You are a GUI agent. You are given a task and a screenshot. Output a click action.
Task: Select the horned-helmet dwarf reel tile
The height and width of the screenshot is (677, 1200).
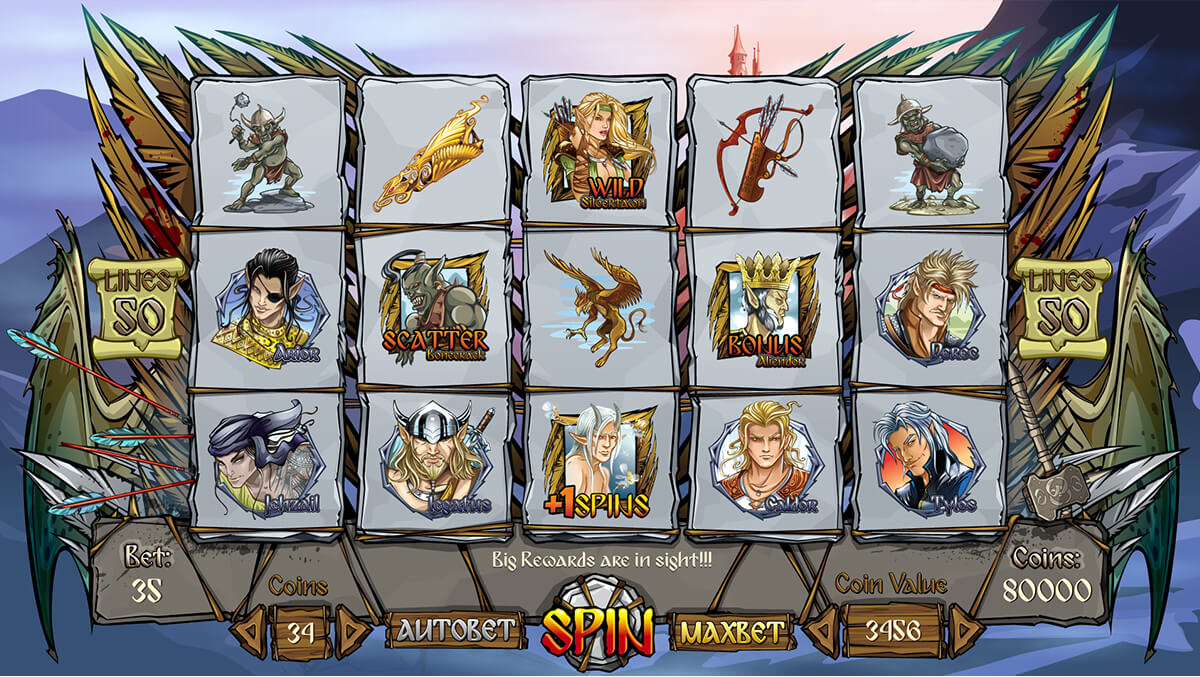(434, 462)
